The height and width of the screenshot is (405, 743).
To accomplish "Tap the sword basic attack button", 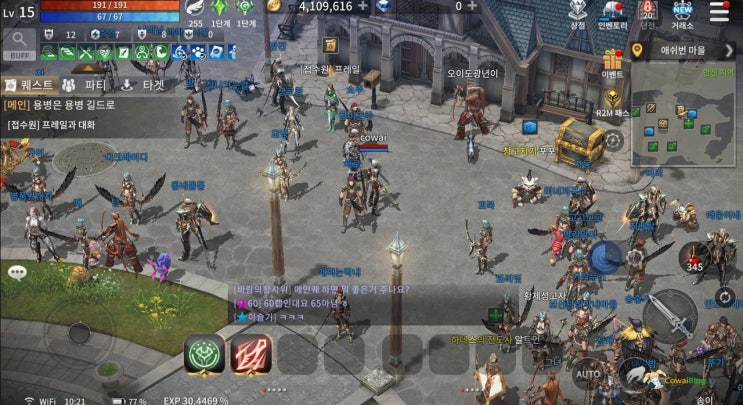I will (x=669, y=318).
